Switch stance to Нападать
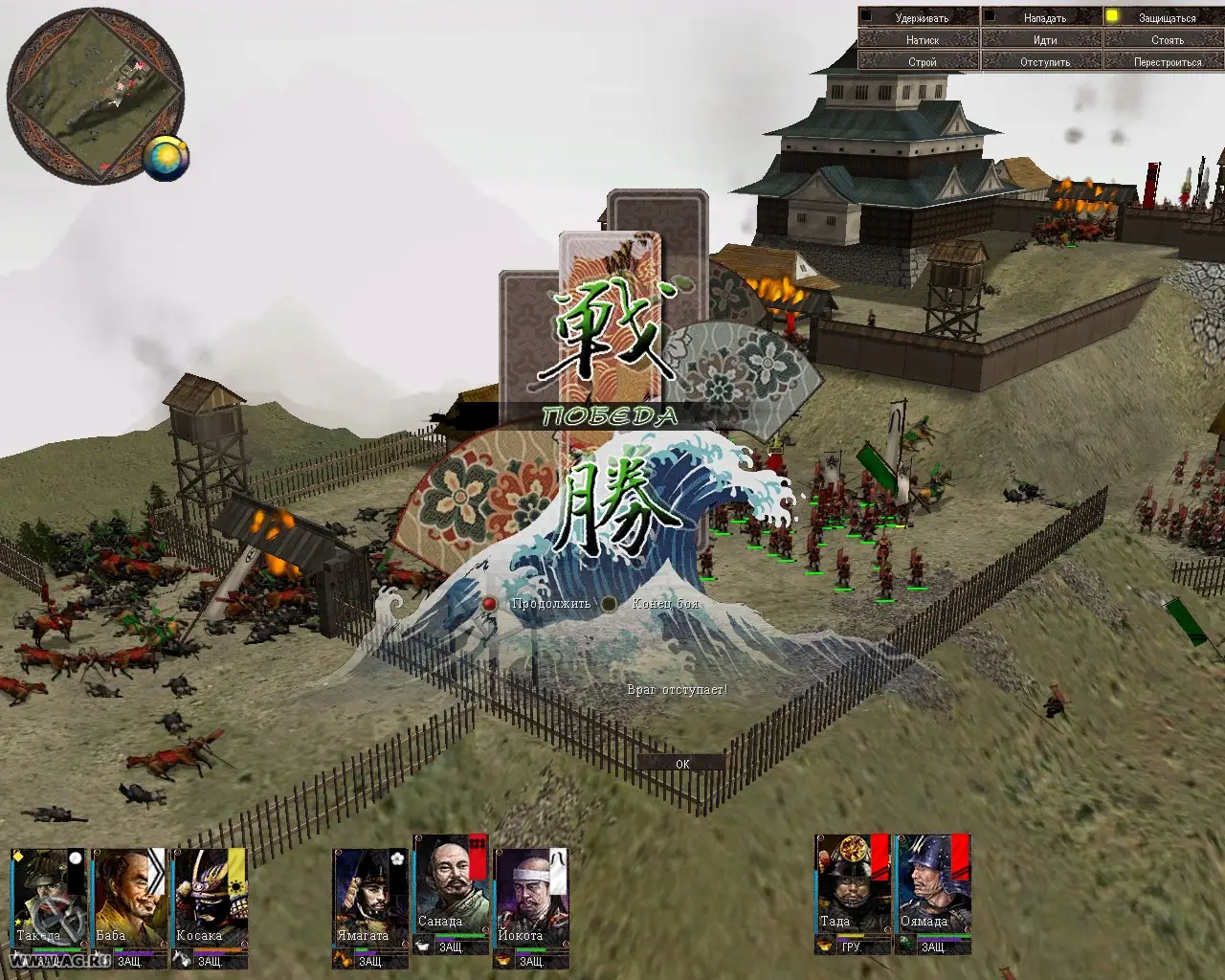The width and height of the screenshot is (1225, 980). pyautogui.click(x=1041, y=17)
